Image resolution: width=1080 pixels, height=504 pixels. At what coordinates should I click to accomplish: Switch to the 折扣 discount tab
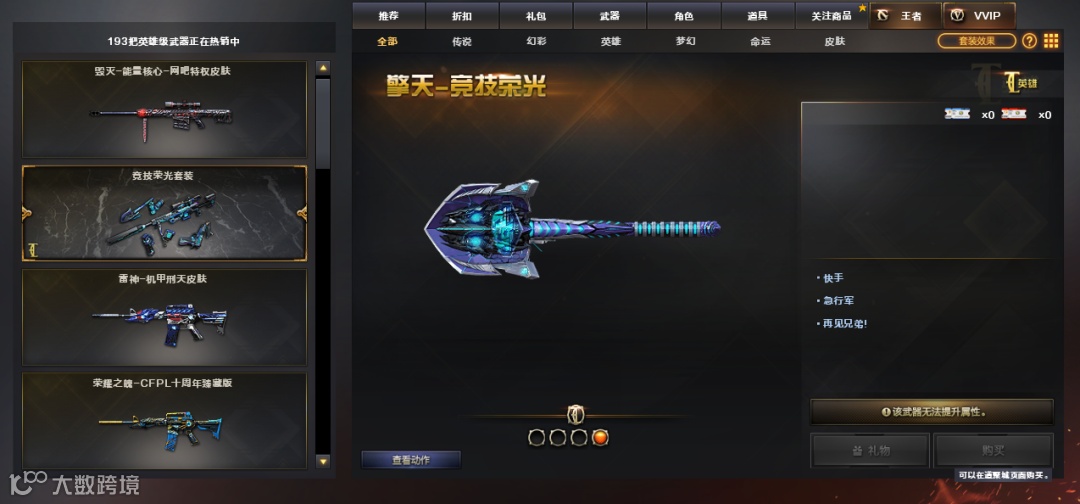pos(462,16)
